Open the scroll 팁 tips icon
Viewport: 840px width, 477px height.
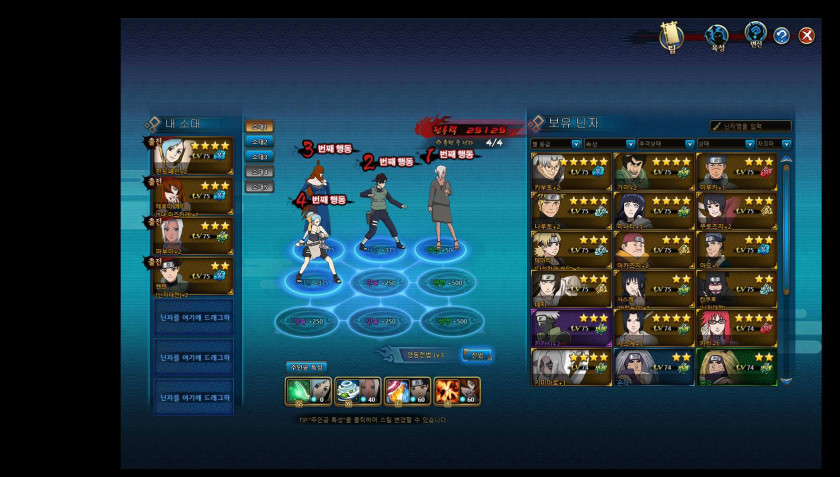click(671, 36)
